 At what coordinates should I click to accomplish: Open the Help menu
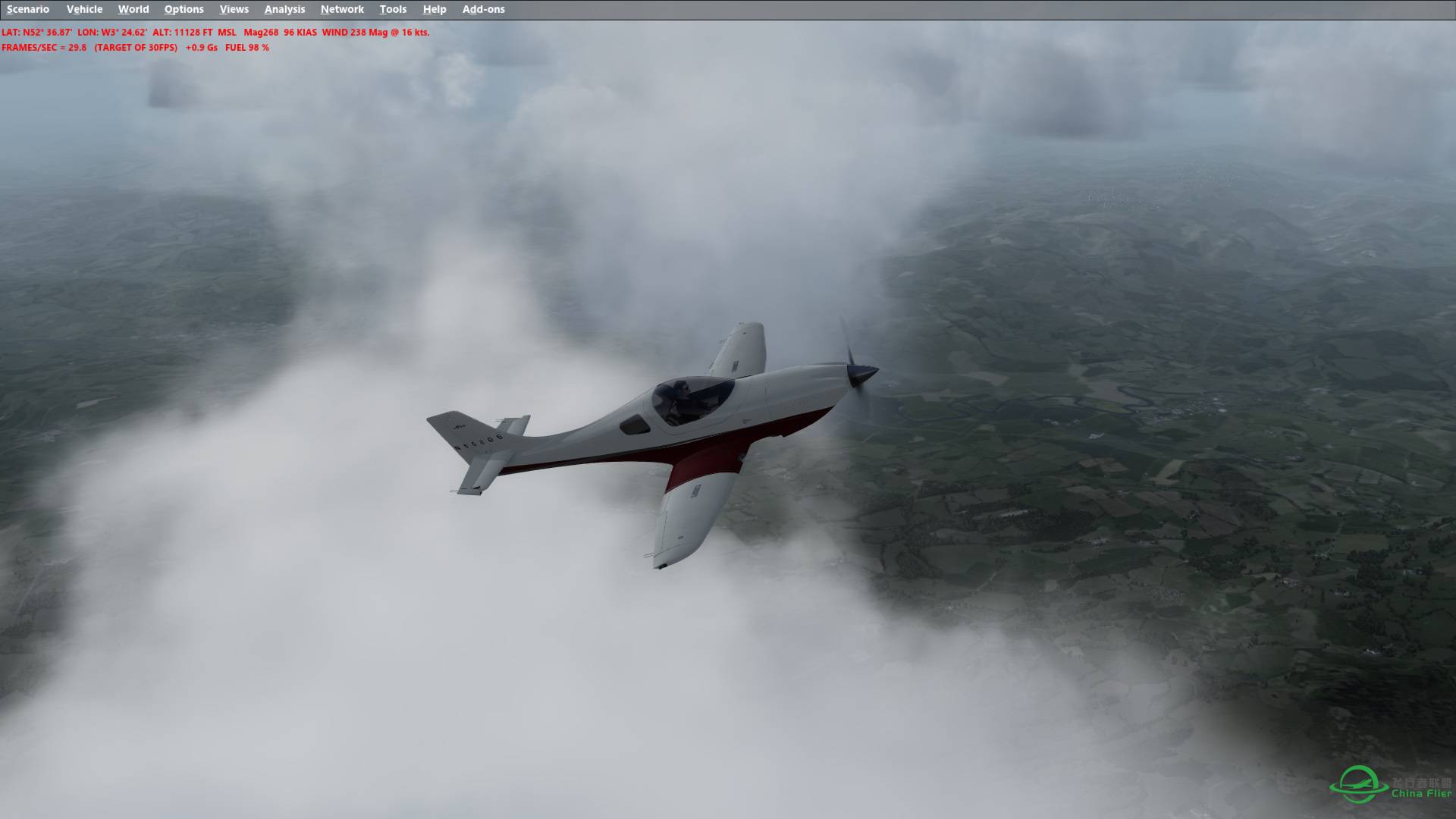point(434,9)
